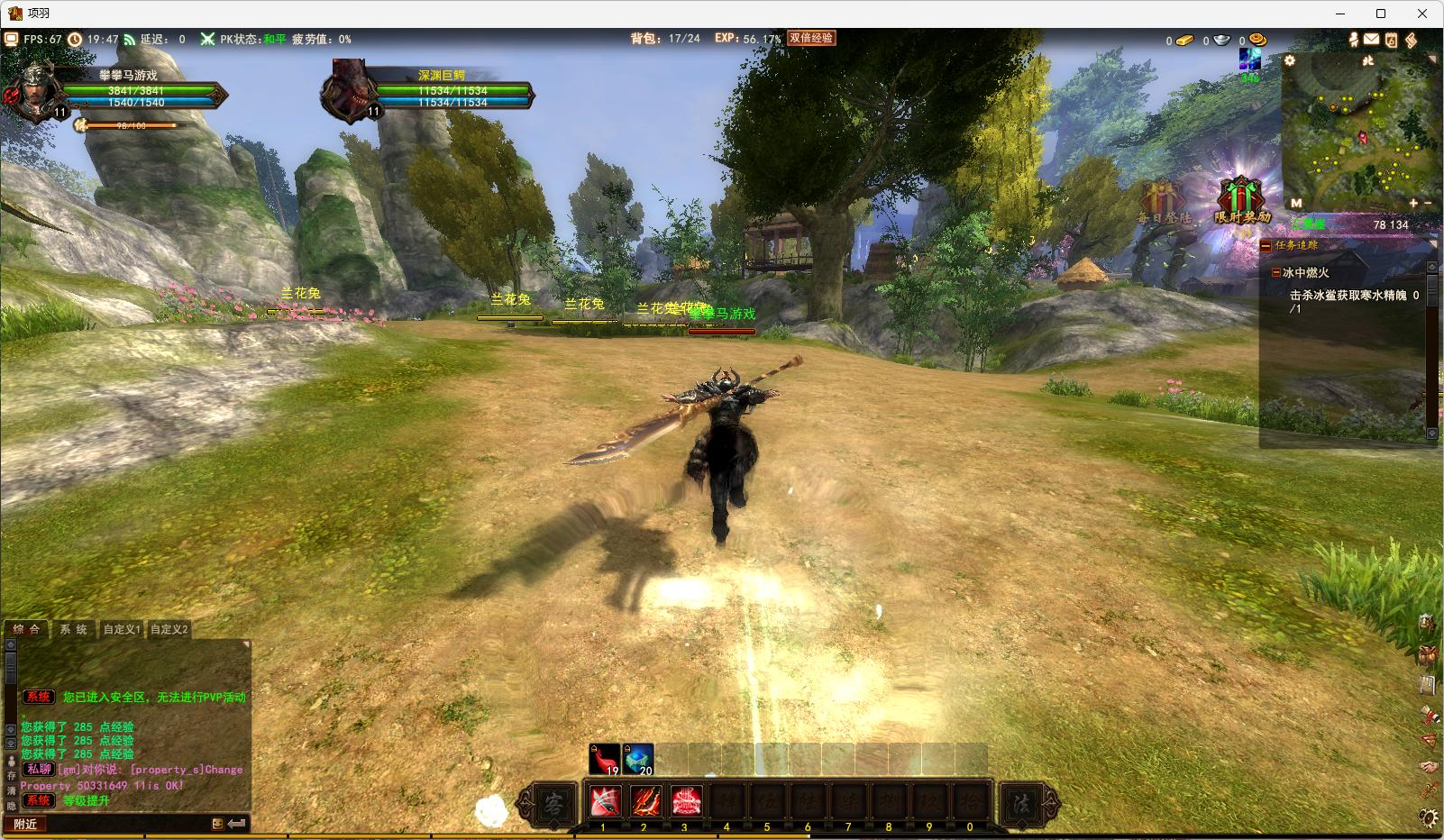
Task: Switch to the 系统 chat tab
Action: point(74,629)
